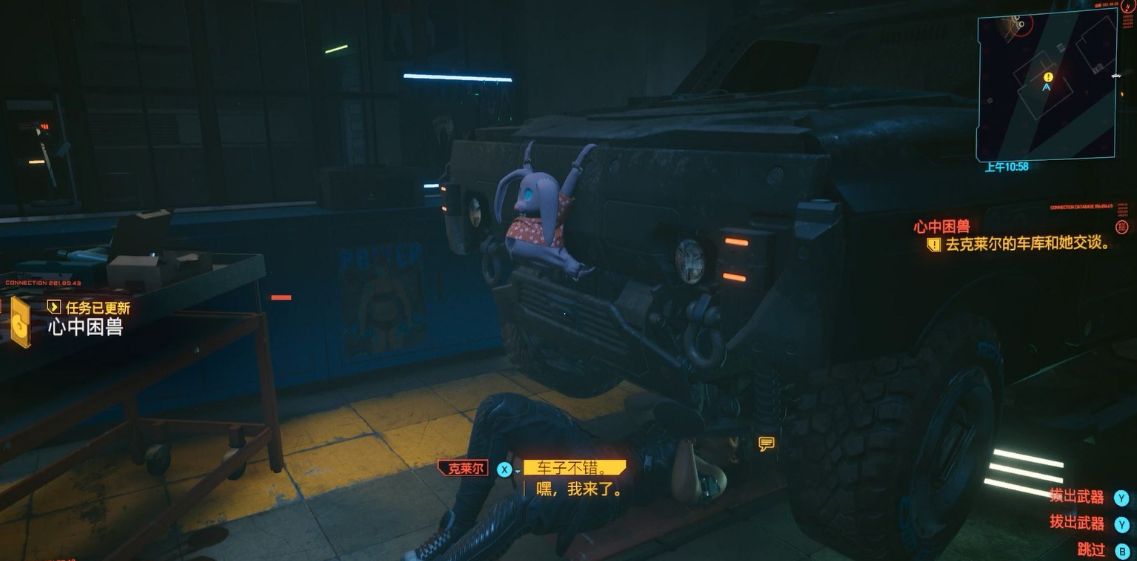Open the 心中困兽 quest tracker entry

941,227
